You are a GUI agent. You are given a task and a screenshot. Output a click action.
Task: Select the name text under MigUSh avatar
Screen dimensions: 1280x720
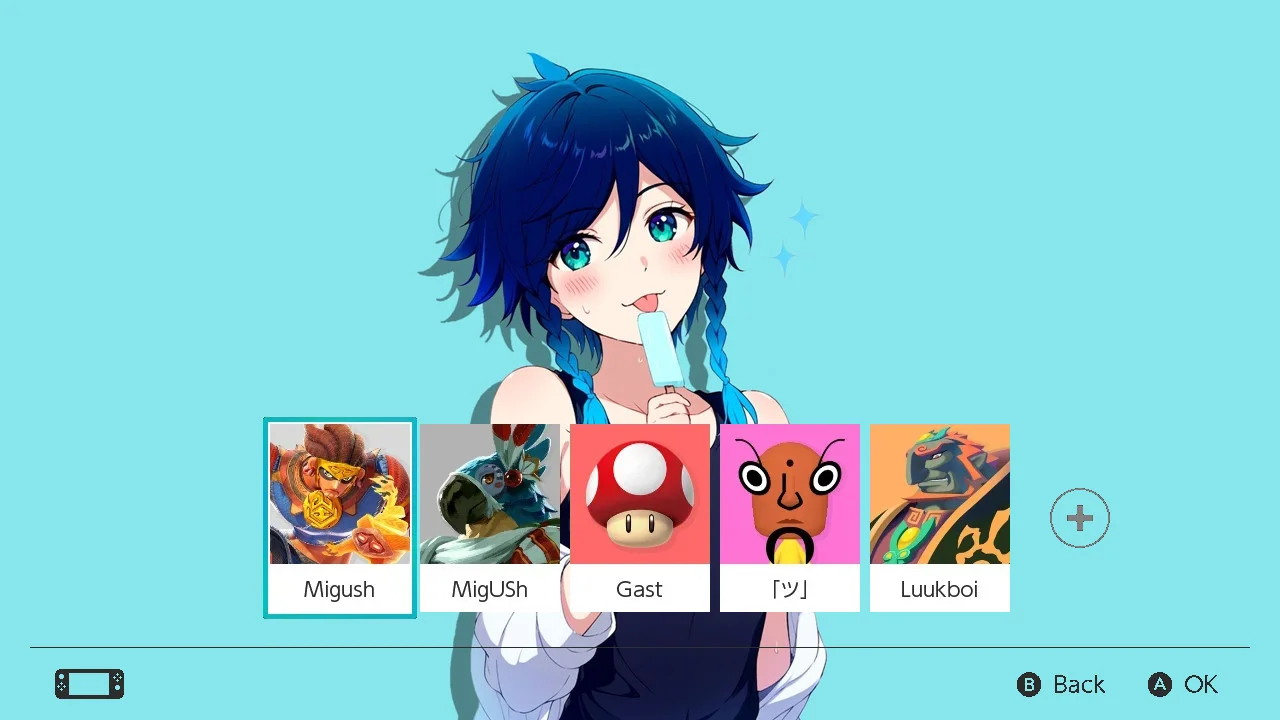tap(490, 589)
